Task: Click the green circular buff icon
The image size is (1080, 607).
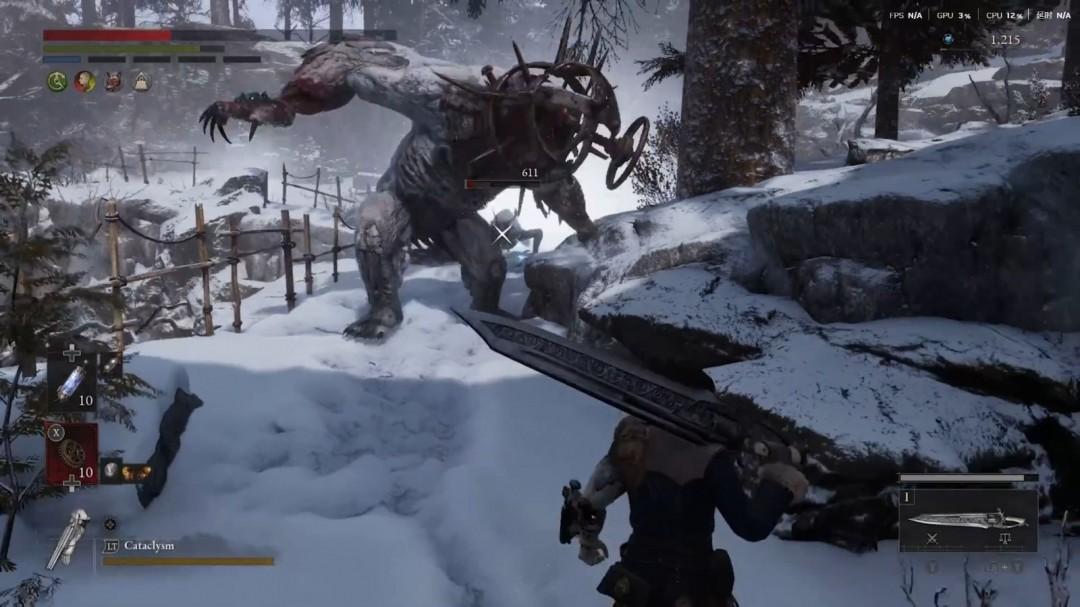Action: 57,82
